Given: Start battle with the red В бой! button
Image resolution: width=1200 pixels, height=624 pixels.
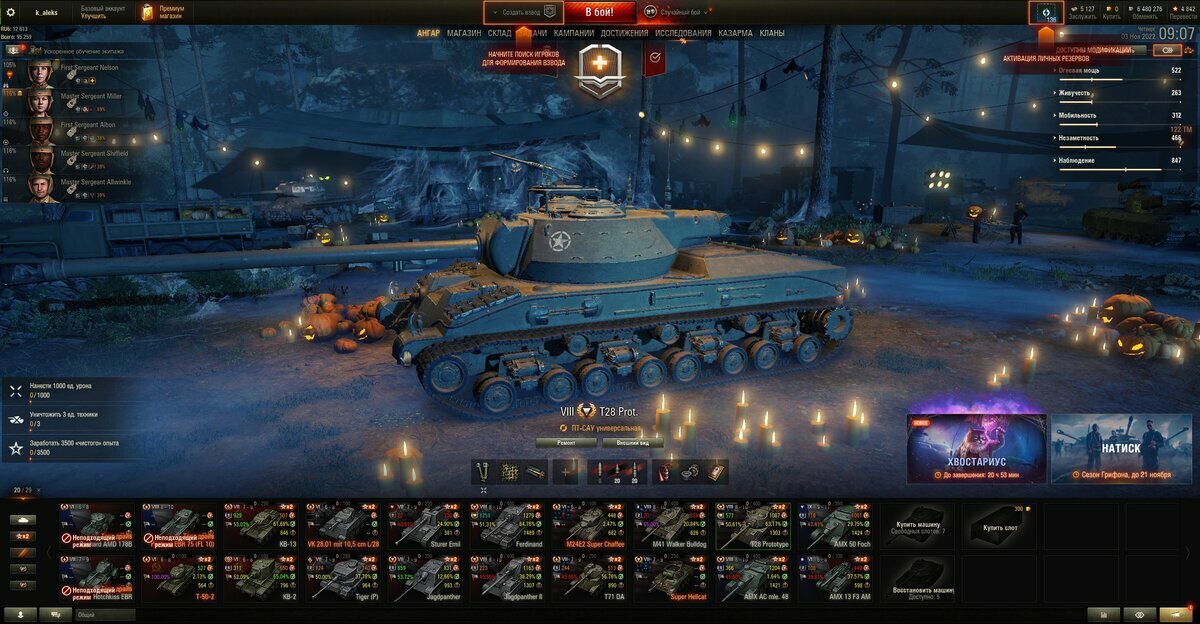Looking at the screenshot, I should point(600,12).
